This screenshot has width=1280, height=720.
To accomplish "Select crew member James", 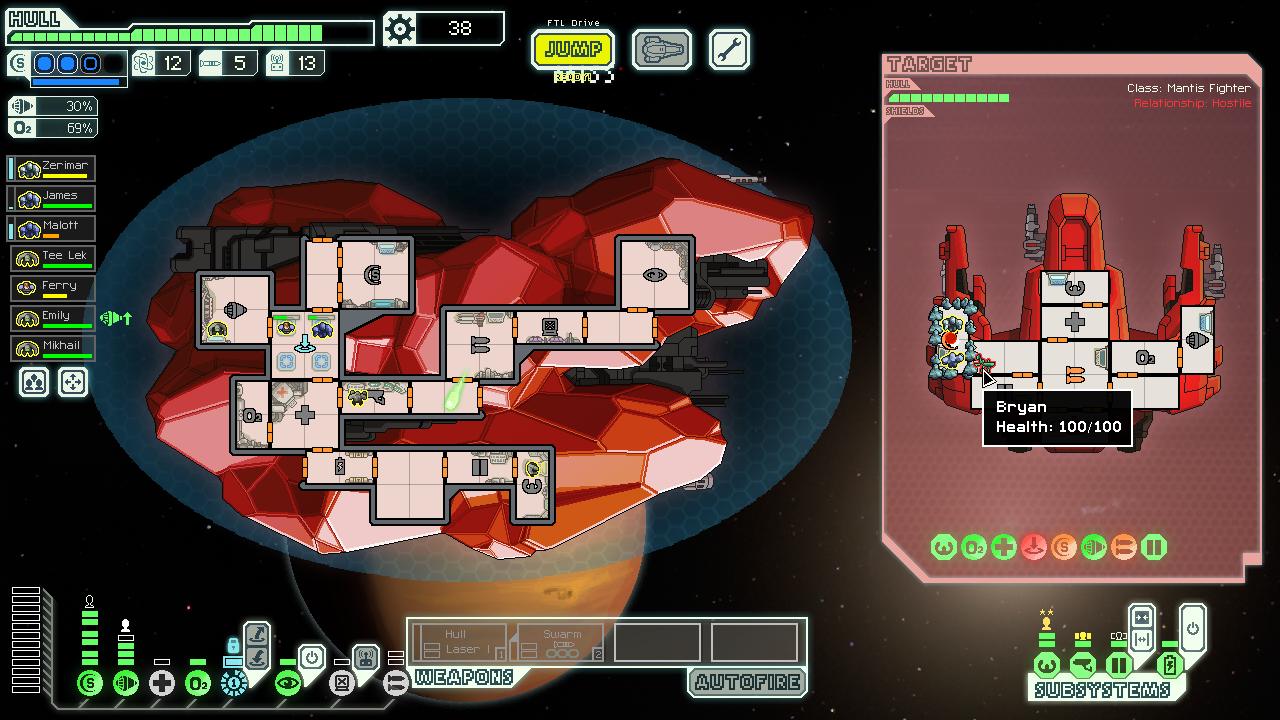I will 55,199.
